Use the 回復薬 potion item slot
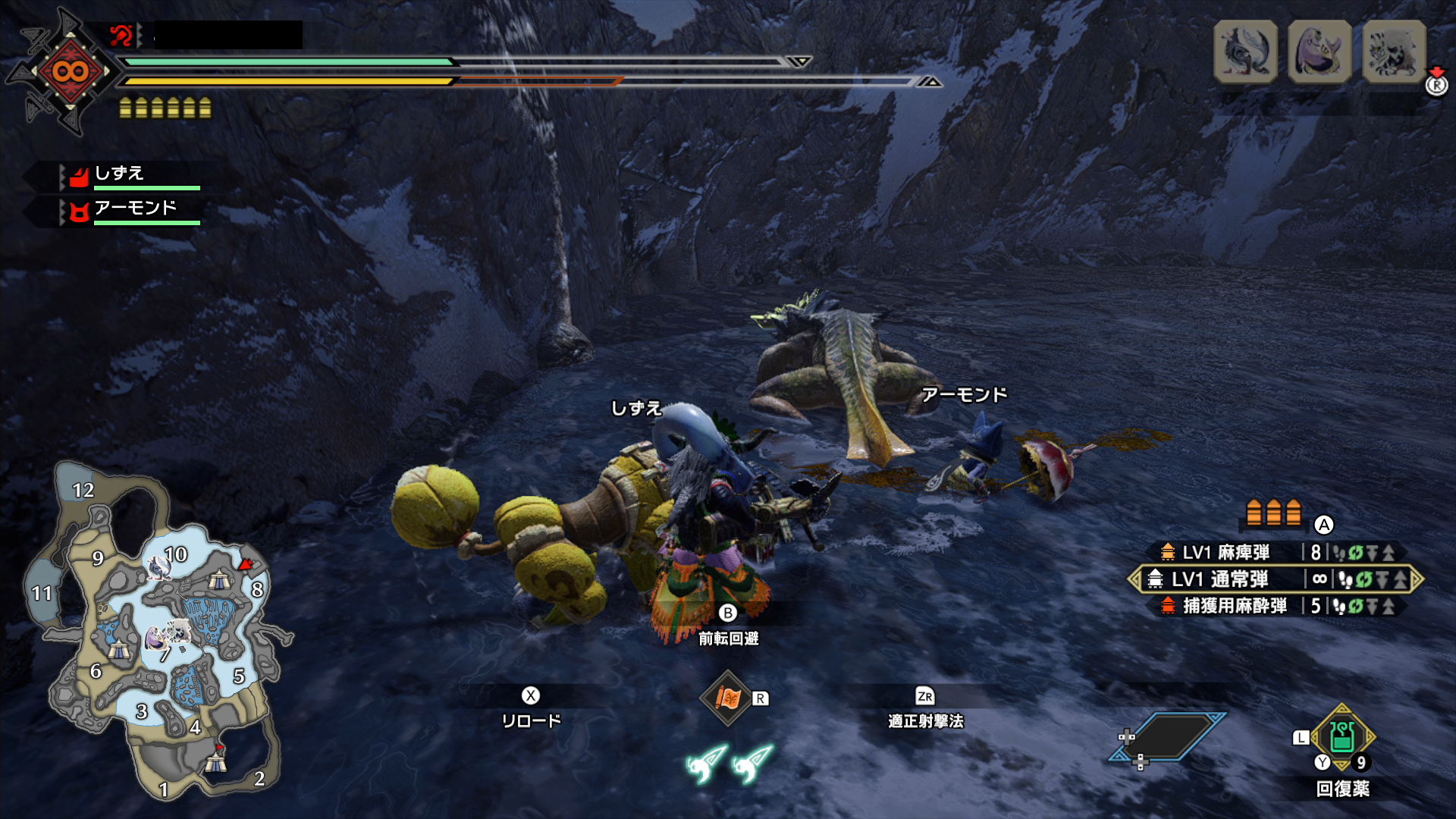Image resolution: width=1456 pixels, height=819 pixels. (x=1342, y=737)
